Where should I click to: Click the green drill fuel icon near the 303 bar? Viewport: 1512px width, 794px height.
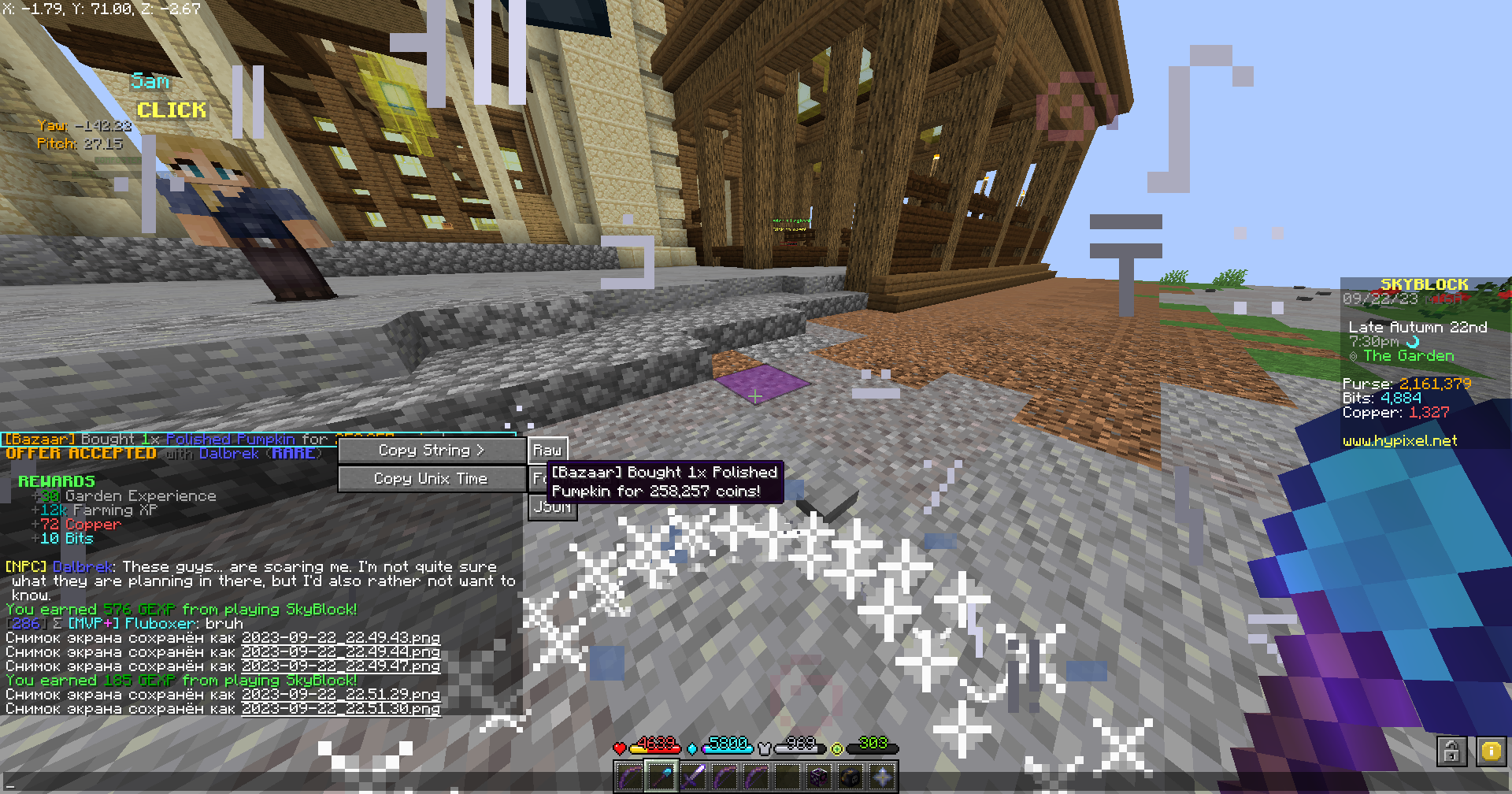tap(836, 748)
